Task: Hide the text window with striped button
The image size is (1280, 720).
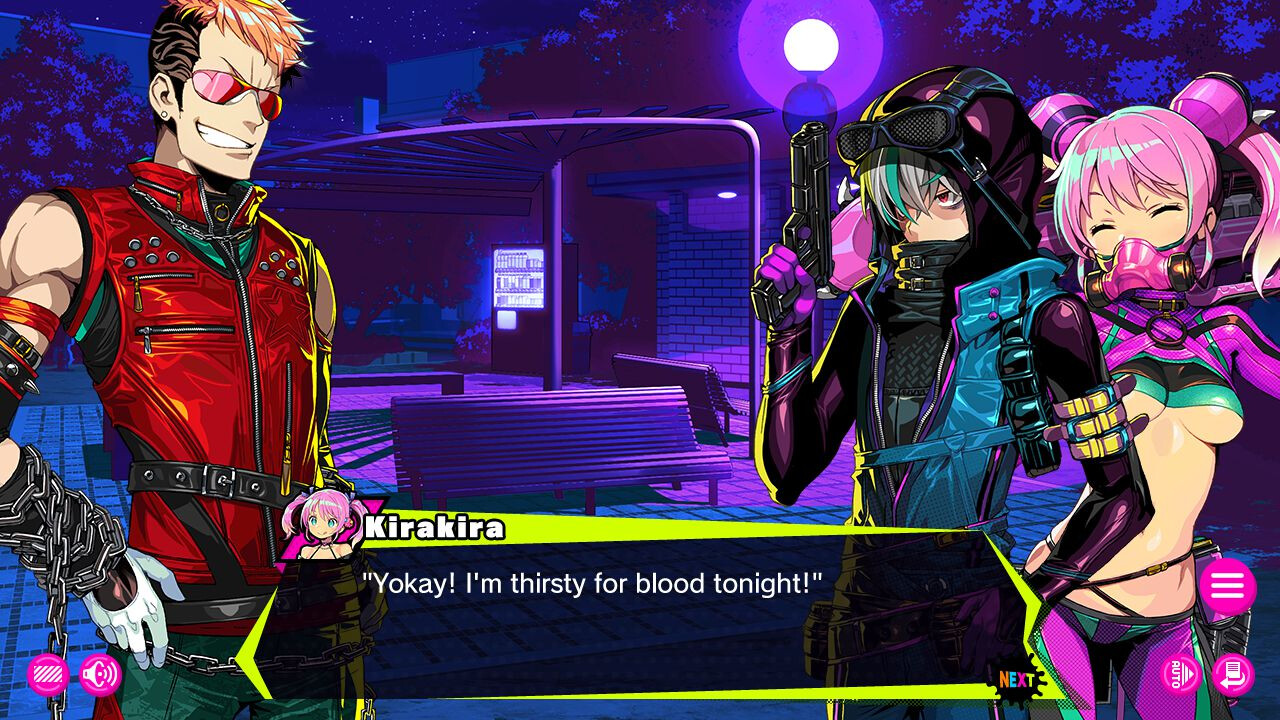Action: coord(48,675)
